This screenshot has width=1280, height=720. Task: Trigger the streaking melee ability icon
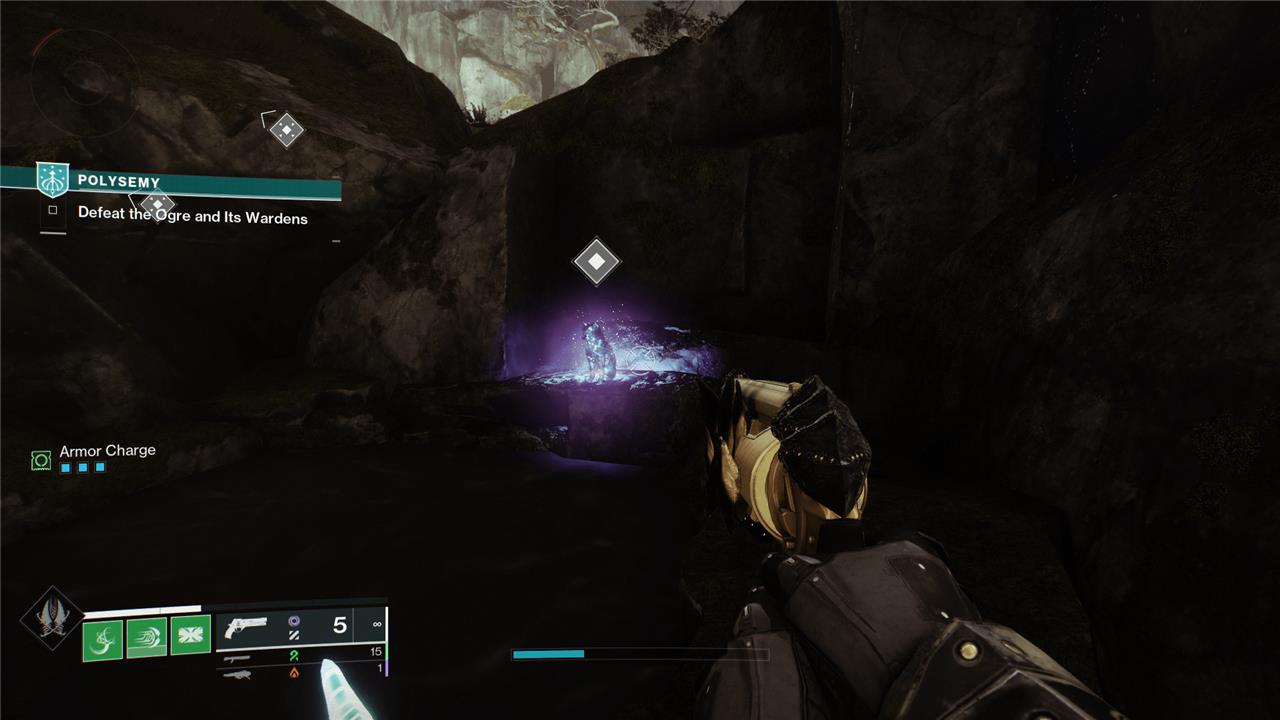147,636
